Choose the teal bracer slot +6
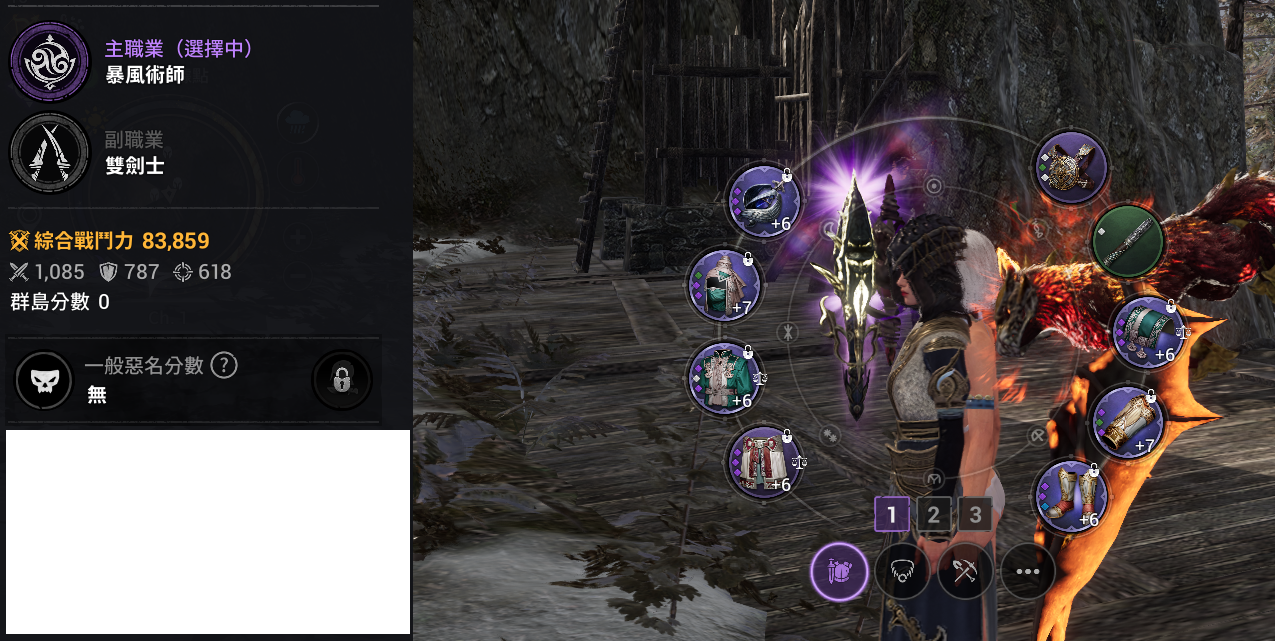Image resolution: width=1275 pixels, height=641 pixels. click(1147, 332)
